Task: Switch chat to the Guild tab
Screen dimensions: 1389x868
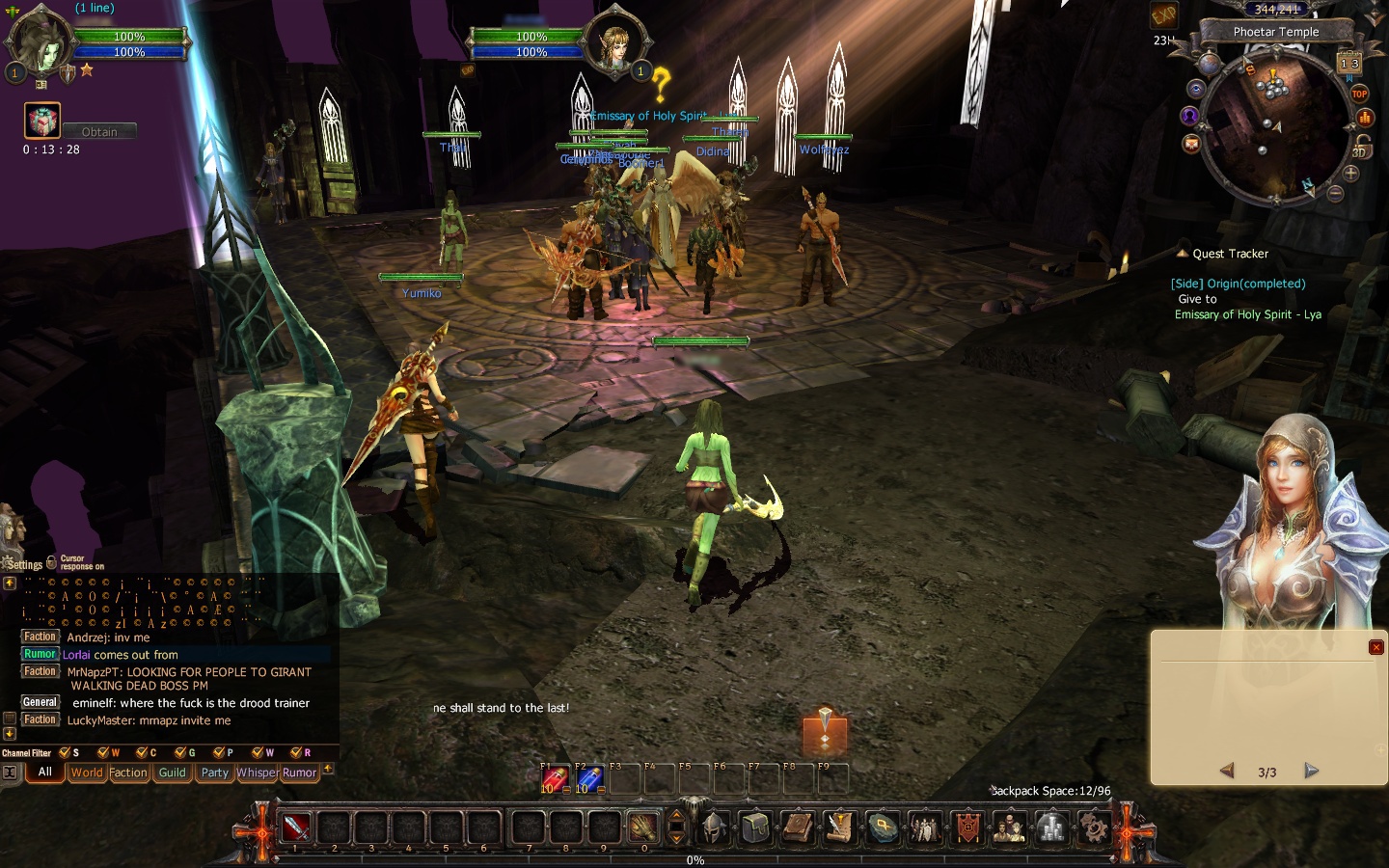Action: 173,773
